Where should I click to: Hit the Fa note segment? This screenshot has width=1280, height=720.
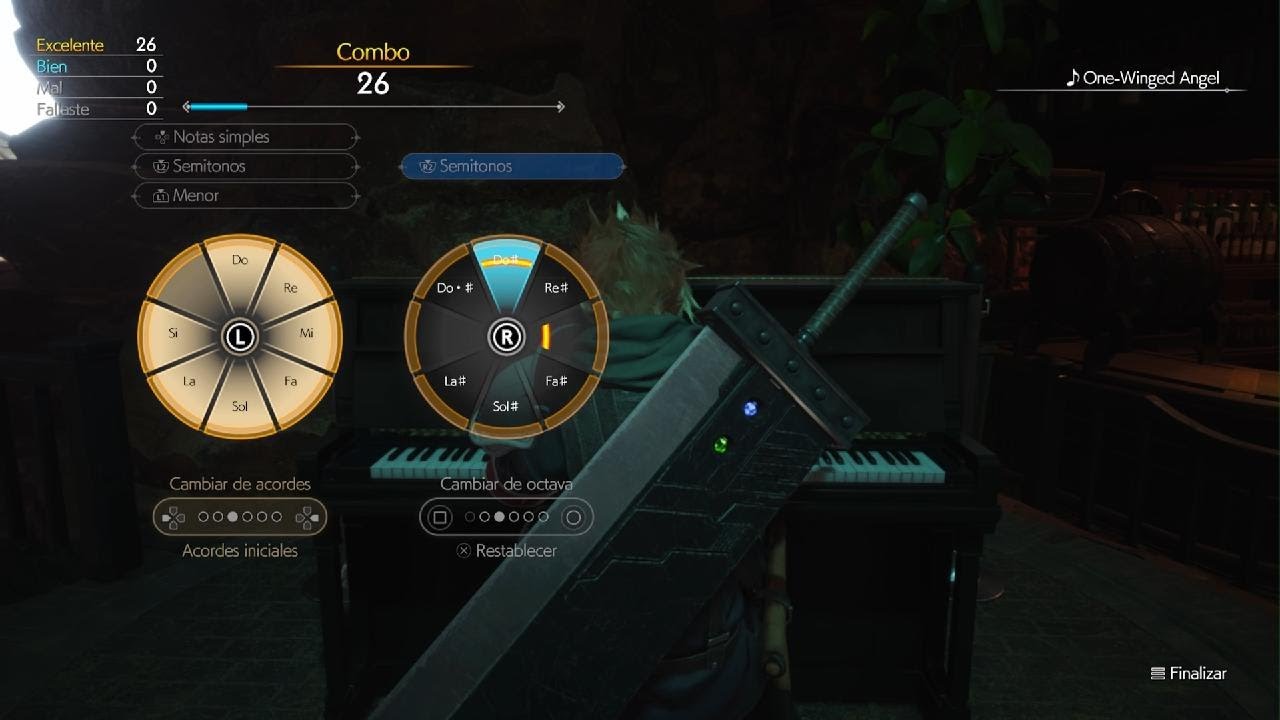click(290, 381)
